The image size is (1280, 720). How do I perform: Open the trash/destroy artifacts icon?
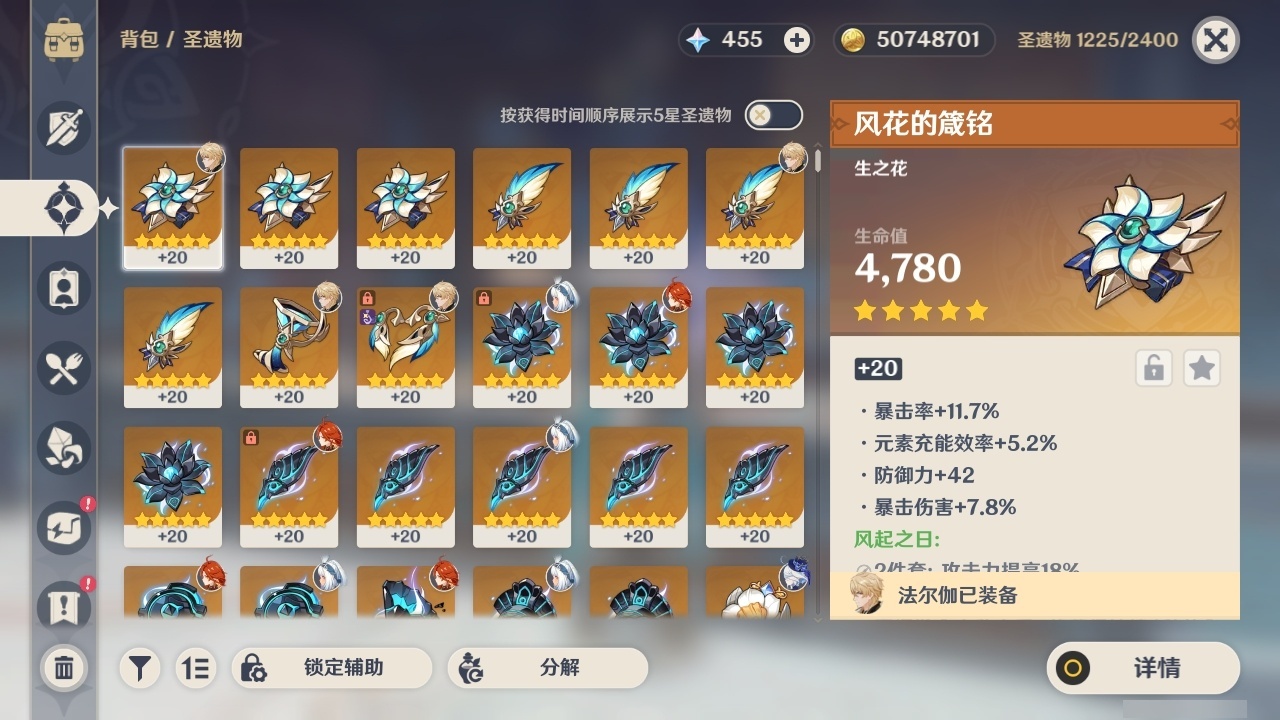(x=63, y=668)
